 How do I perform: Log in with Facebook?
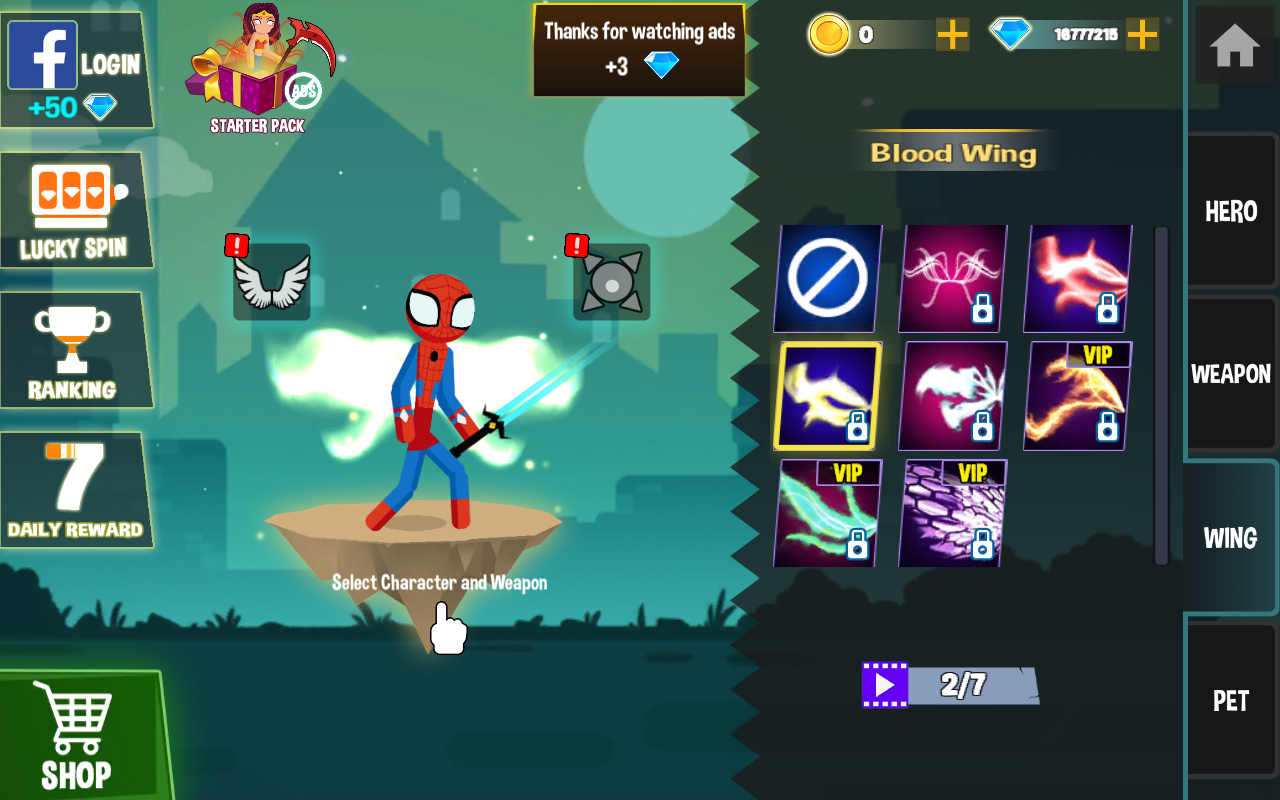[x=75, y=70]
